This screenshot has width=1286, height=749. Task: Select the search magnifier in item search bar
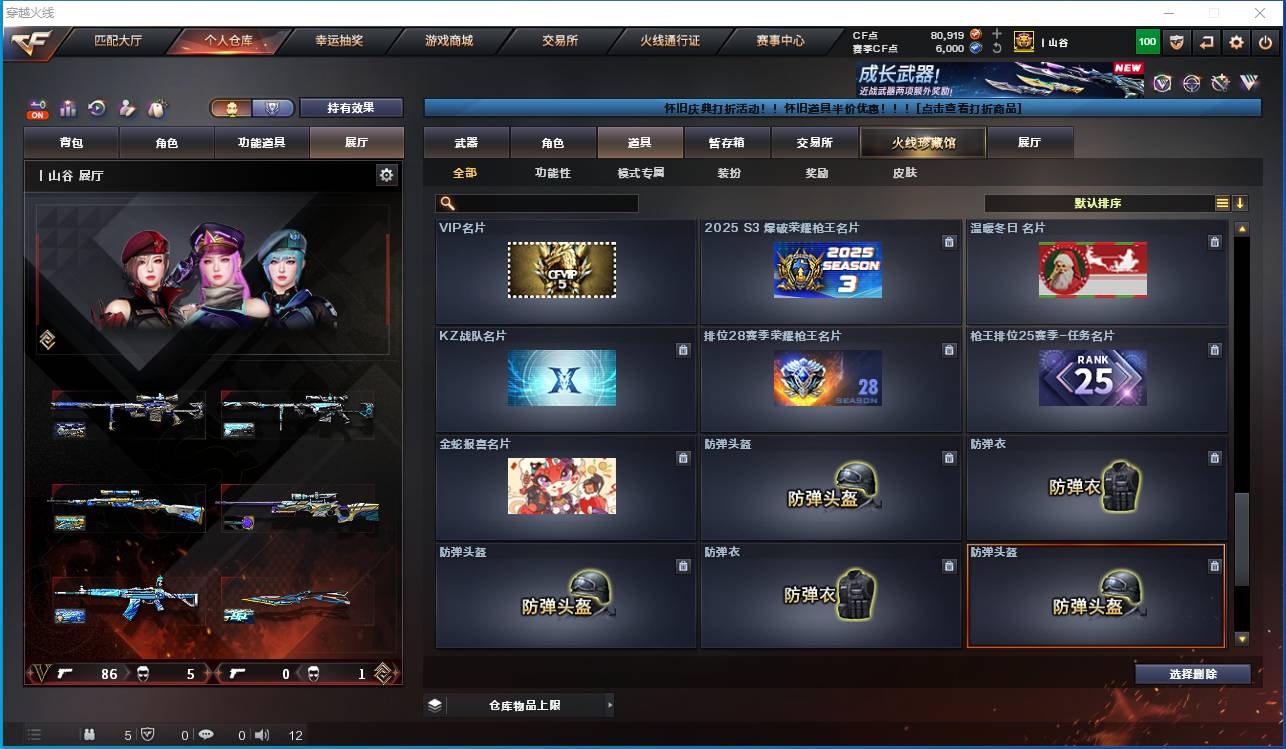click(x=449, y=203)
